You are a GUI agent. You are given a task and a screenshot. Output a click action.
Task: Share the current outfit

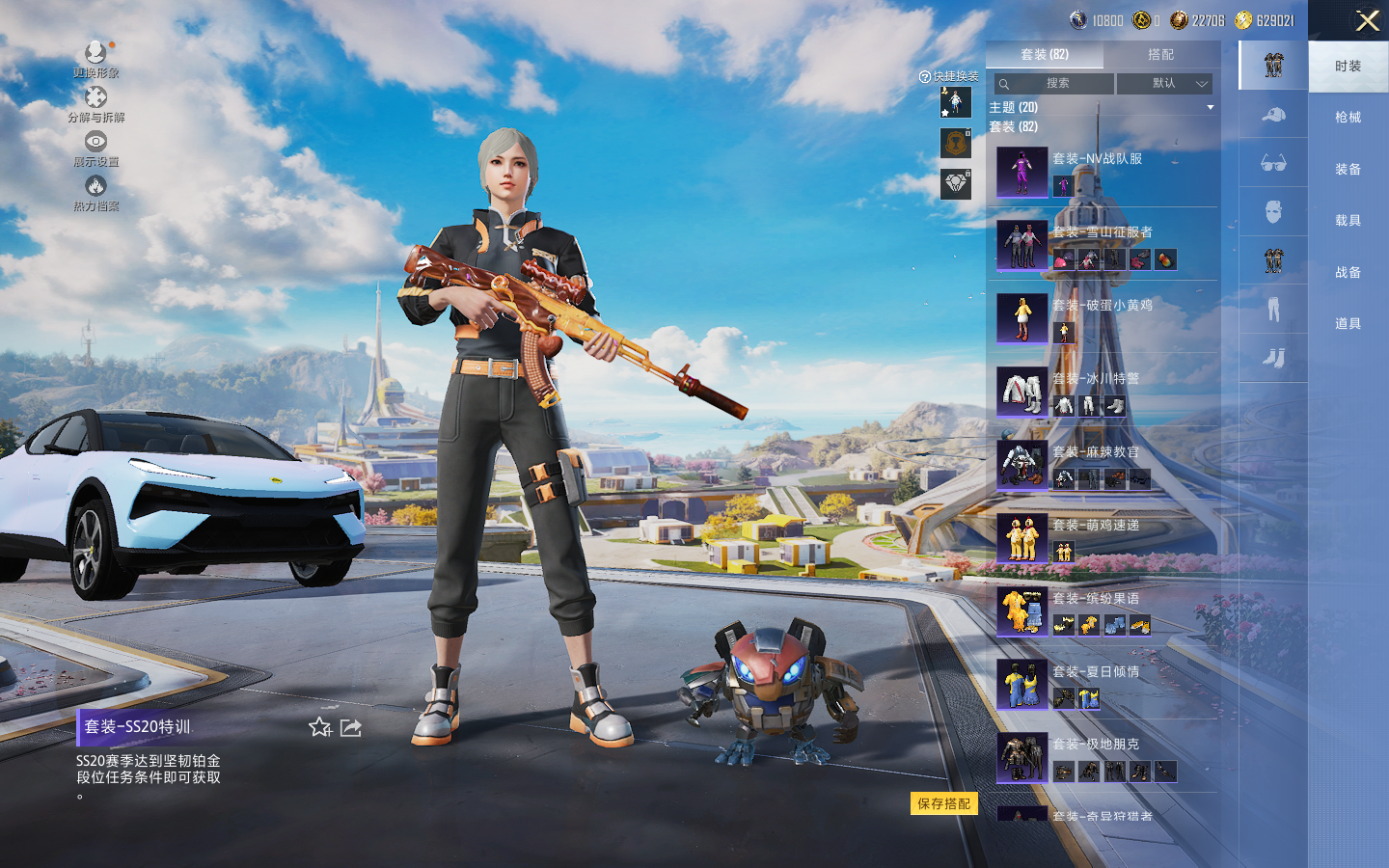(351, 727)
